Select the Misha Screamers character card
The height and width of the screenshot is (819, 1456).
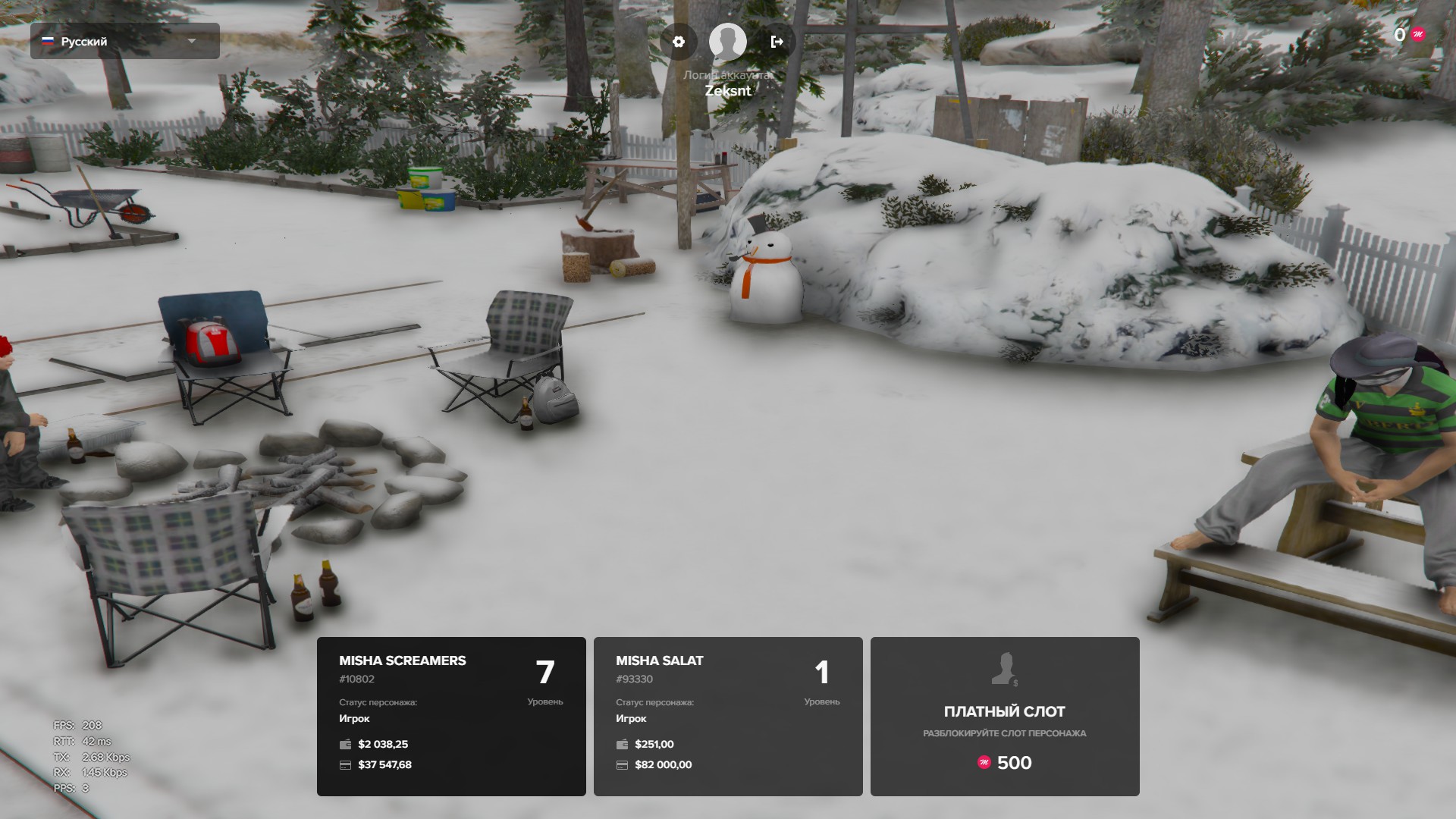pos(451,716)
